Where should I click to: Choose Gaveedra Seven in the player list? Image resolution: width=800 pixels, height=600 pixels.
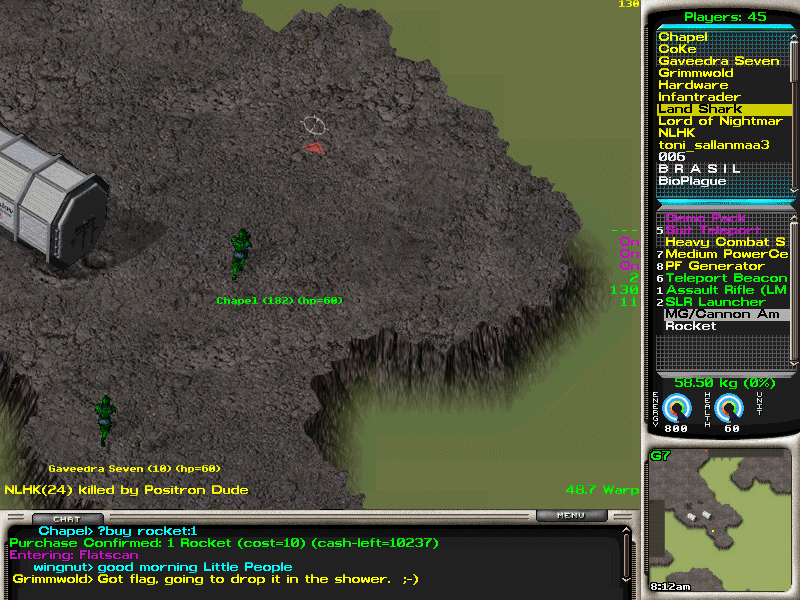[718, 61]
